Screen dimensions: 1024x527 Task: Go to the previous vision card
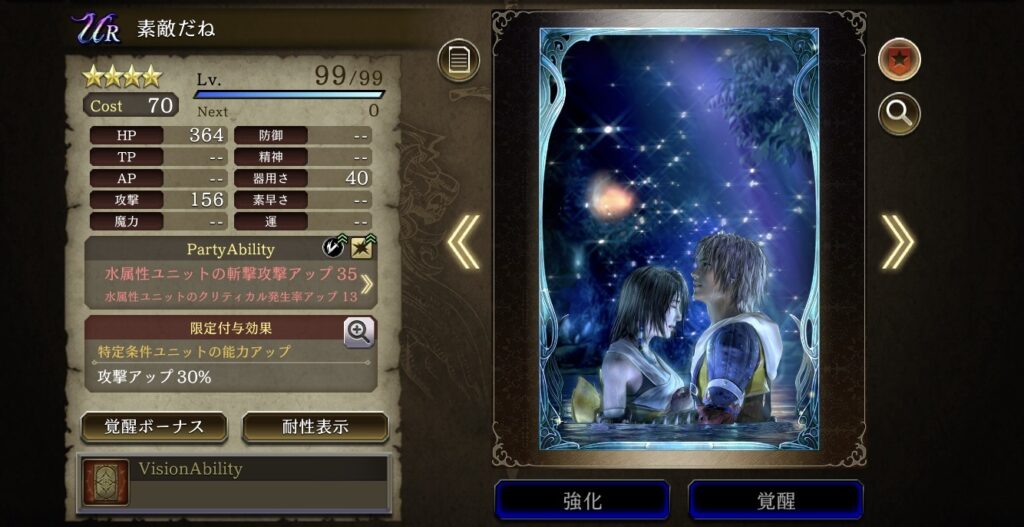point(463,243)
